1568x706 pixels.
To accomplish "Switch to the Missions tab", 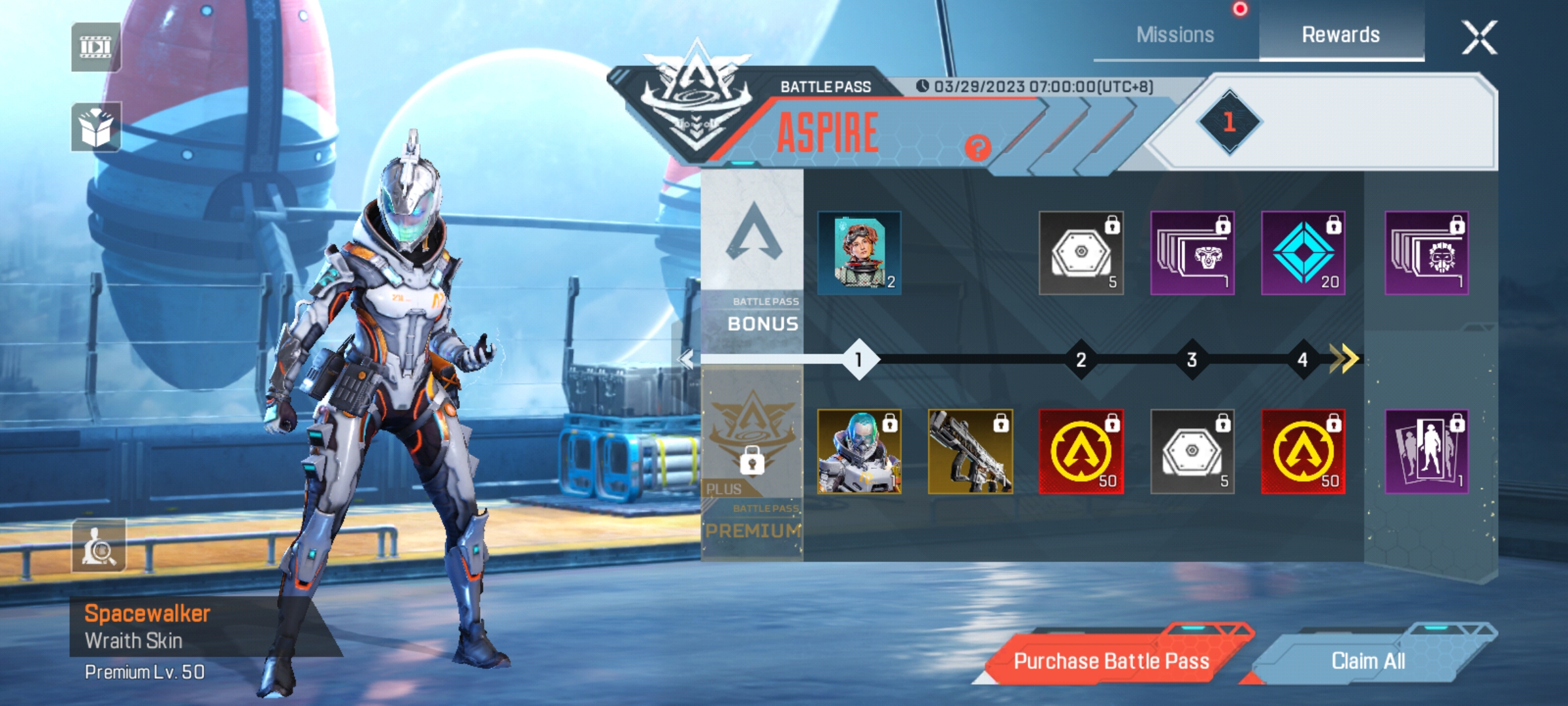I will pos(1175,35).
